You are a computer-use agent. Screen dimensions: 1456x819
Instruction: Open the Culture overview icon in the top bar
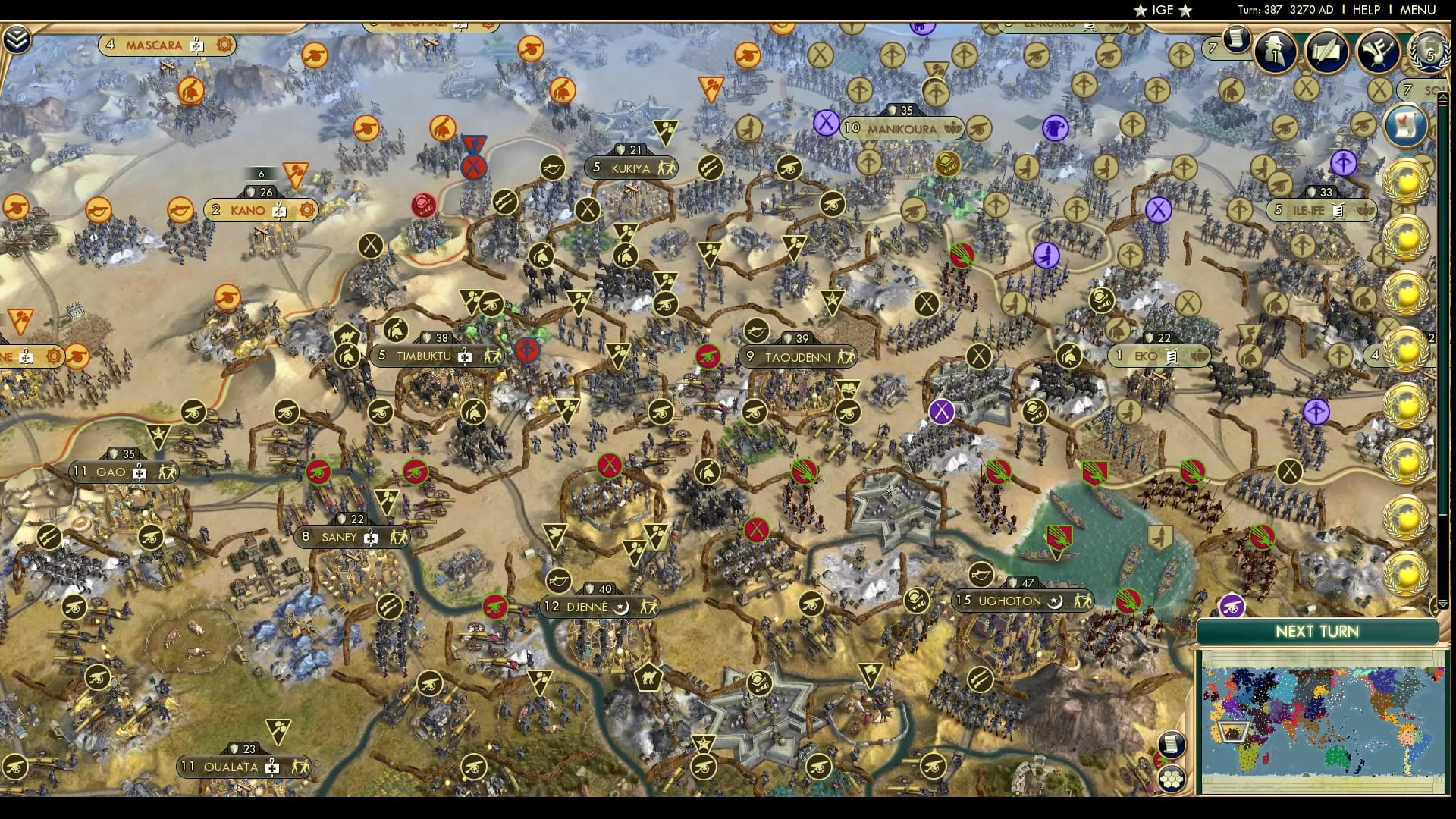click(1376, 51)
